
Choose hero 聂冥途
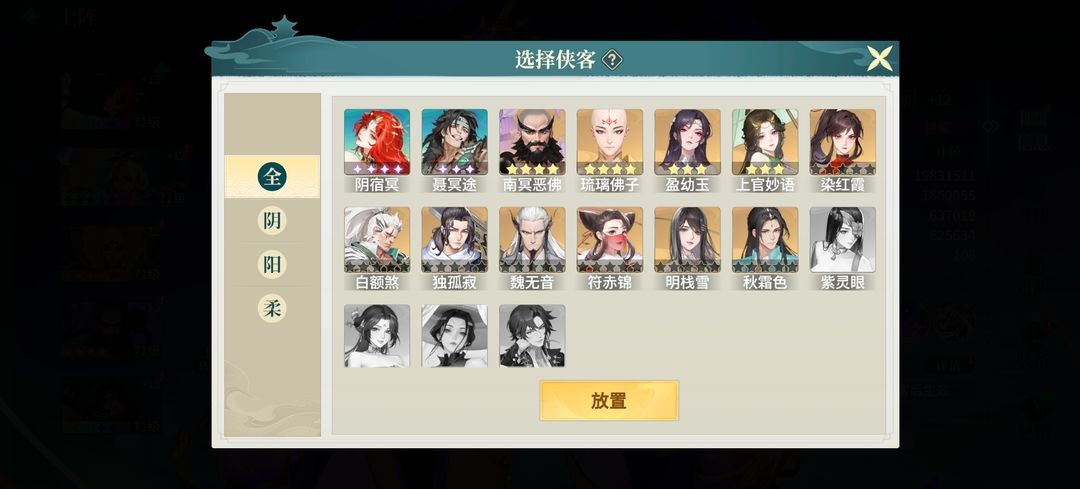pyautogui.click(x=454, y=143)
